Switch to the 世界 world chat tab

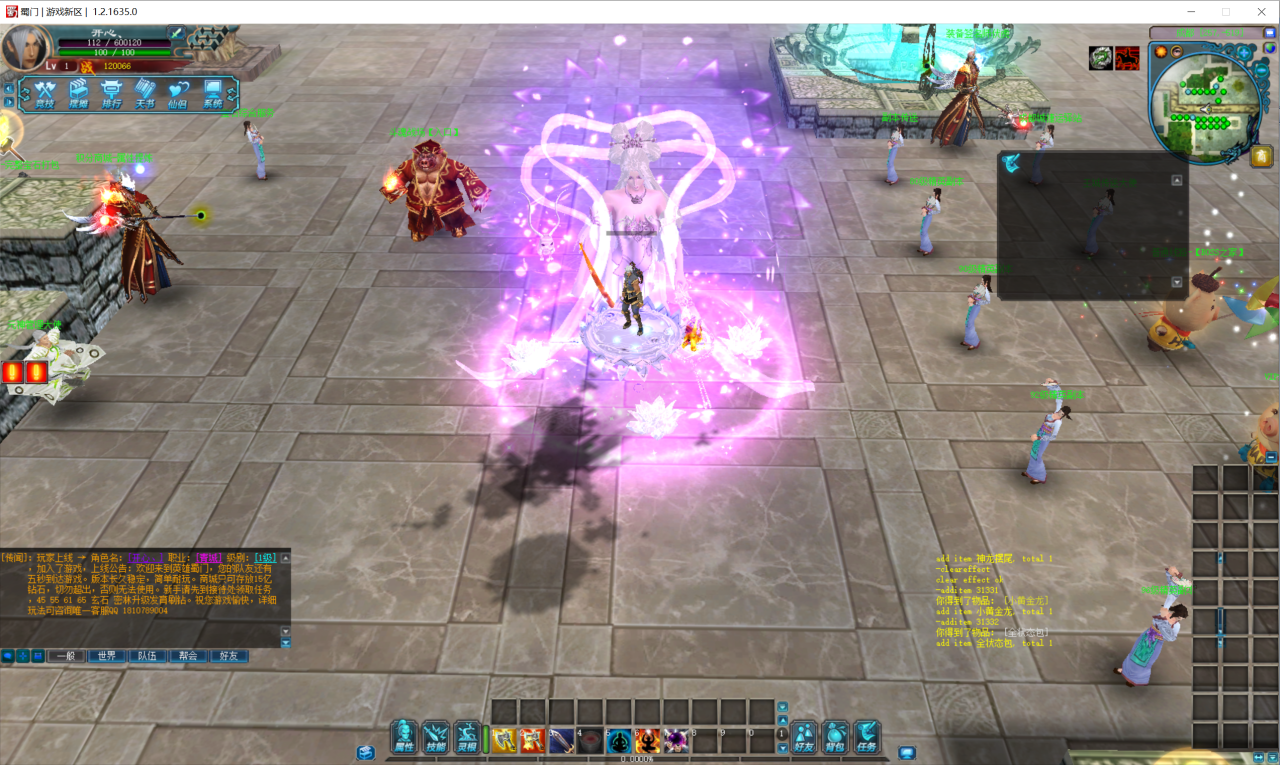[106, 656]
